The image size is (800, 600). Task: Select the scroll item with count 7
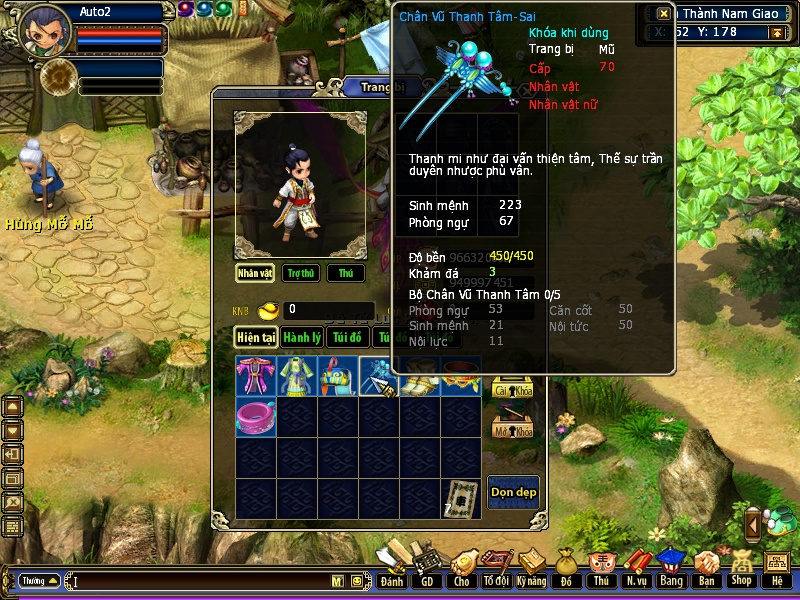[x=461, y=498]
